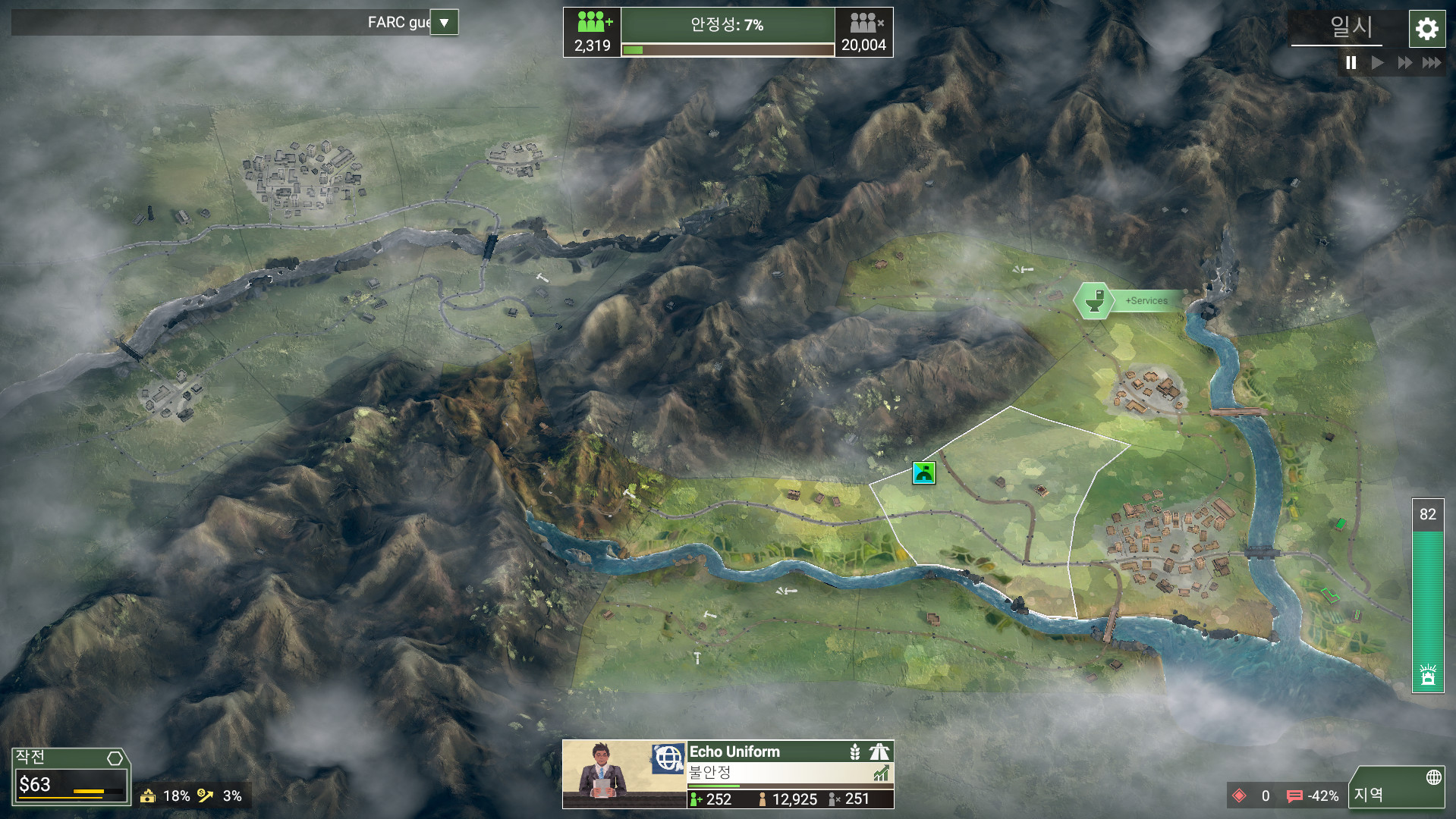Image resolution: width=1456 pixels, height=819 pixels.
Task: Open the reputation meter panel
Action: click(x=1427, y=595)
